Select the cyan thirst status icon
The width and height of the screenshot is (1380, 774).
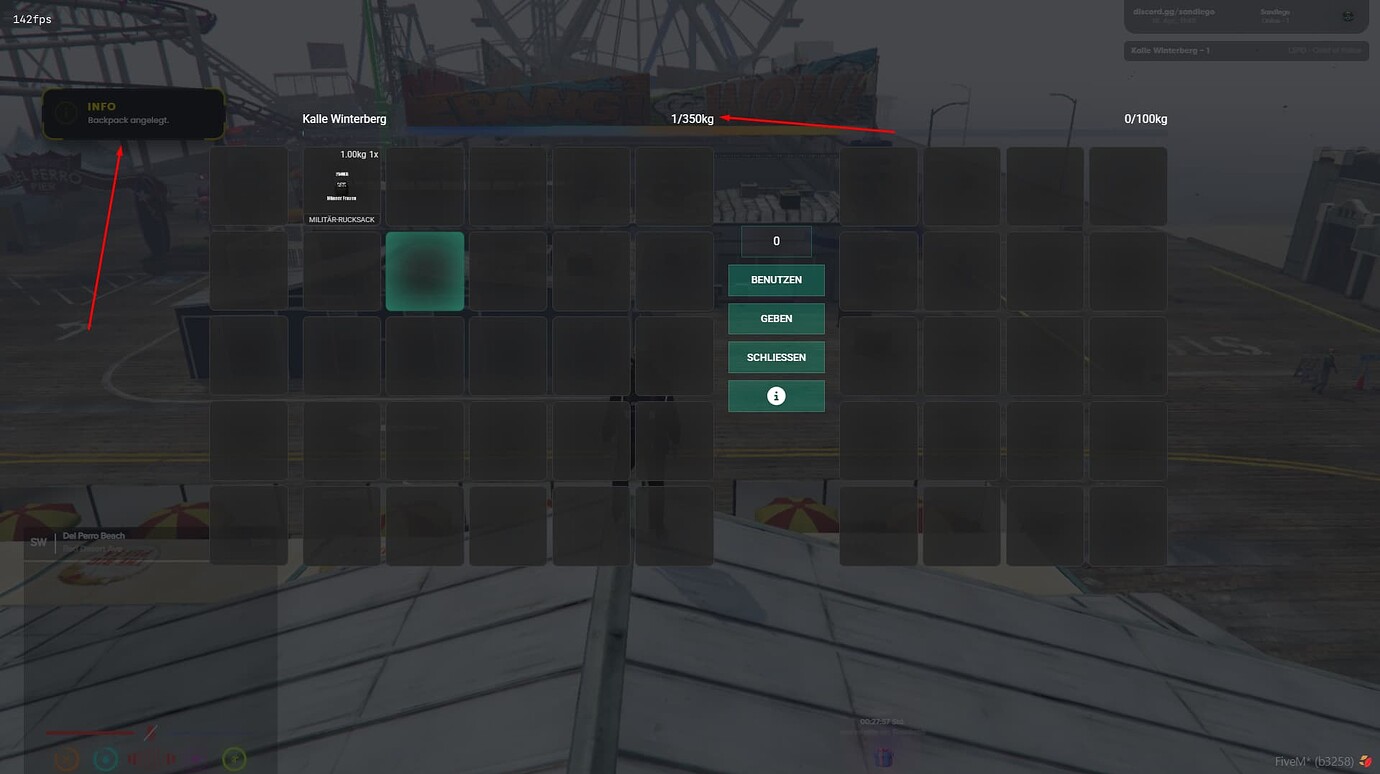105,758
